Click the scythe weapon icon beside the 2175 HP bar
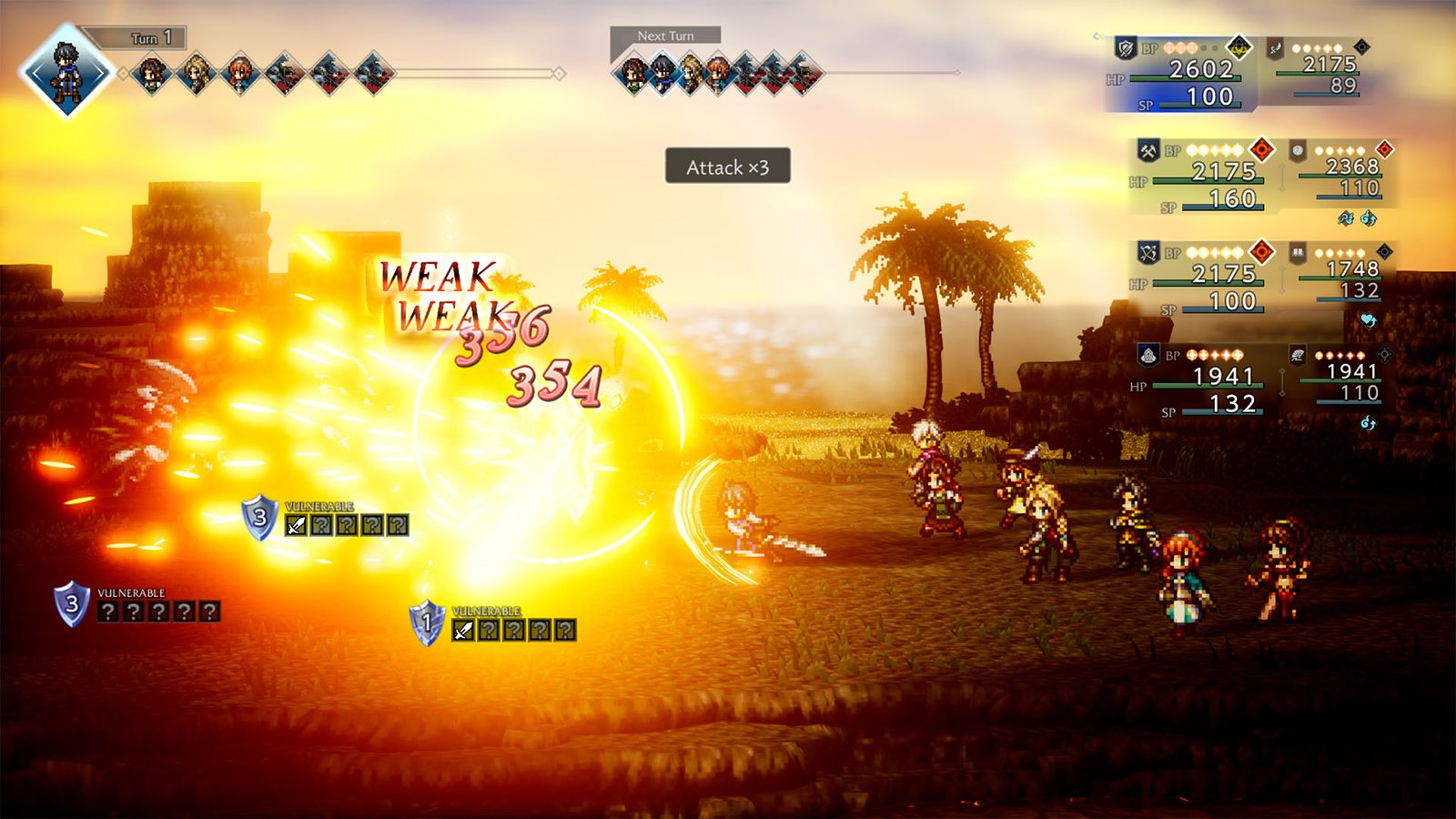Image resolution: width=1456 pixels, height=819 pixels. coord(1275,47)
